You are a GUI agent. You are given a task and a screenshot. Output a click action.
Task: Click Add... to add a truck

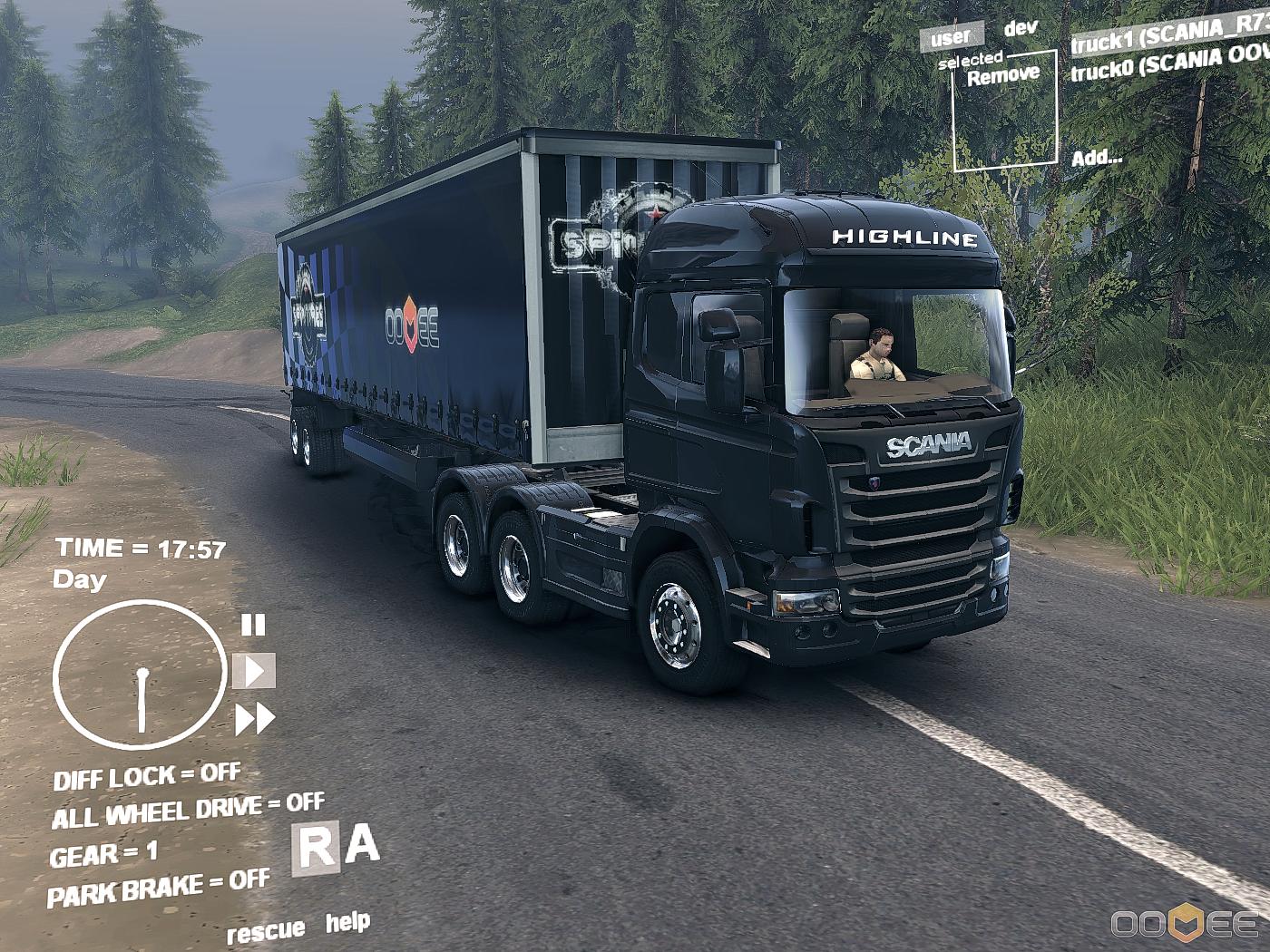[x=1097, y=158]
